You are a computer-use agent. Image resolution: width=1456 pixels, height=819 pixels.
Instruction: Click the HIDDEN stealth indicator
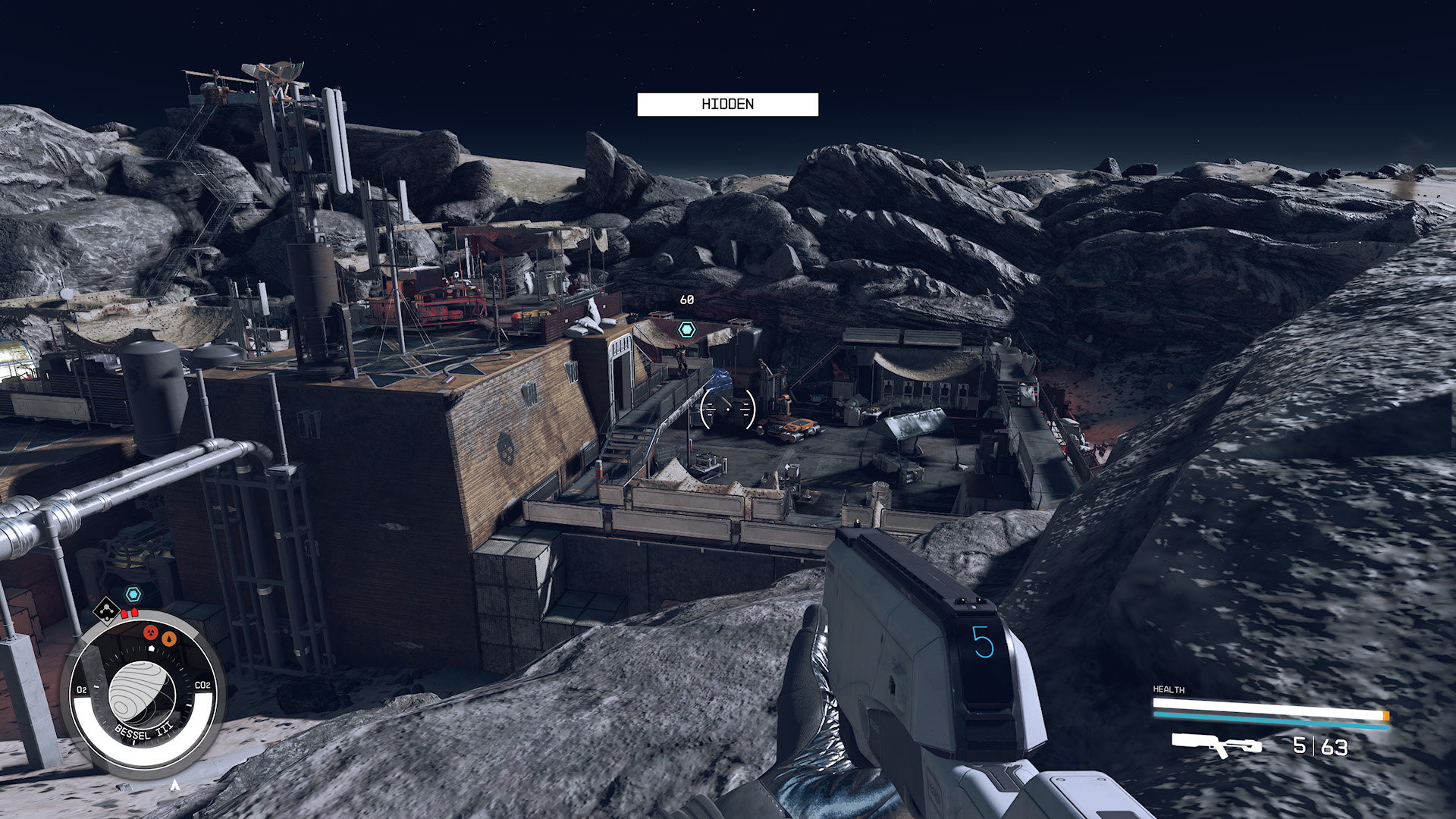point(727,105)
